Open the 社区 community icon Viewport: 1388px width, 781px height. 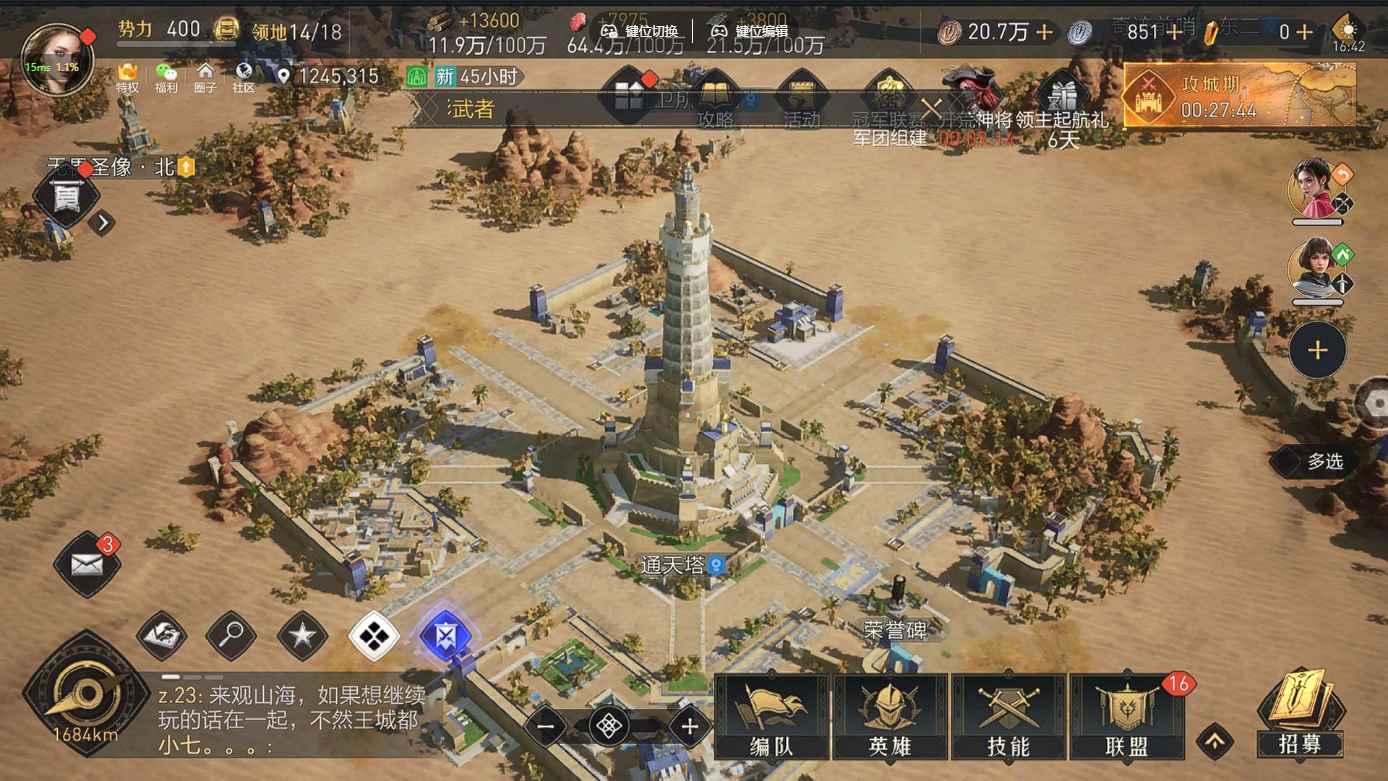point(242,80)
